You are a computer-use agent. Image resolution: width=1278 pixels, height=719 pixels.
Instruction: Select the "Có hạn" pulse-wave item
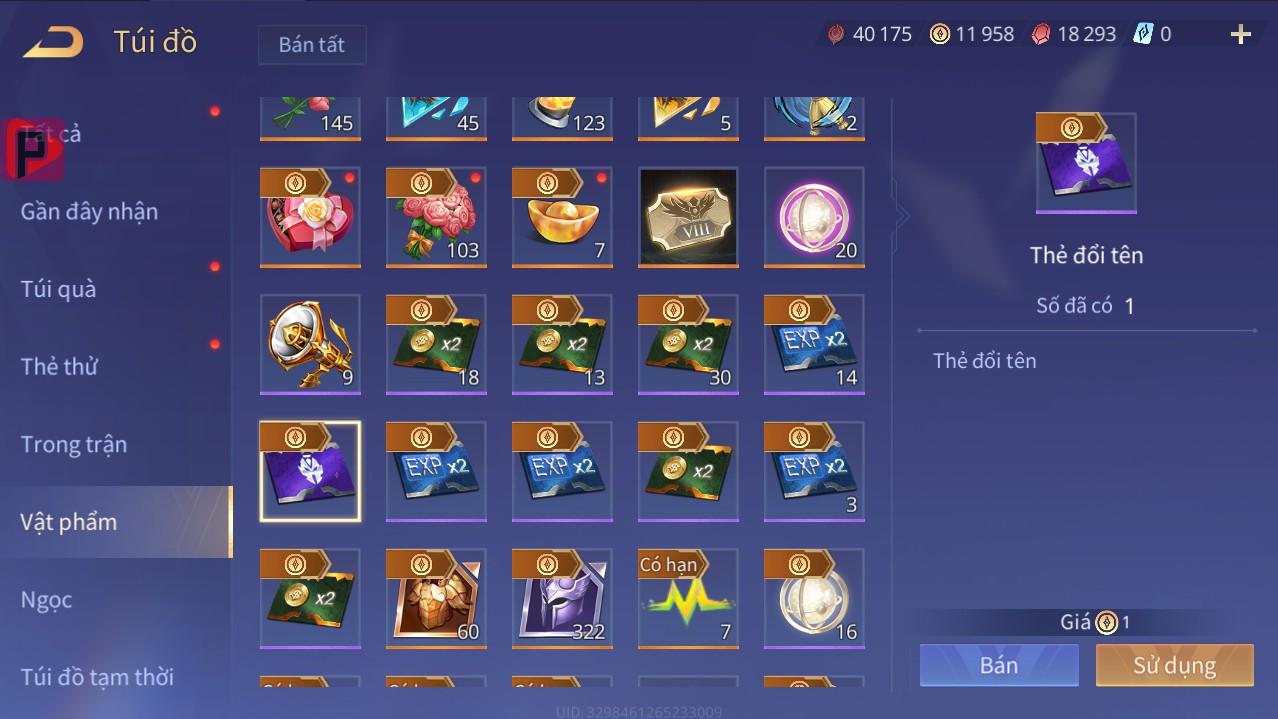point(688,598)
